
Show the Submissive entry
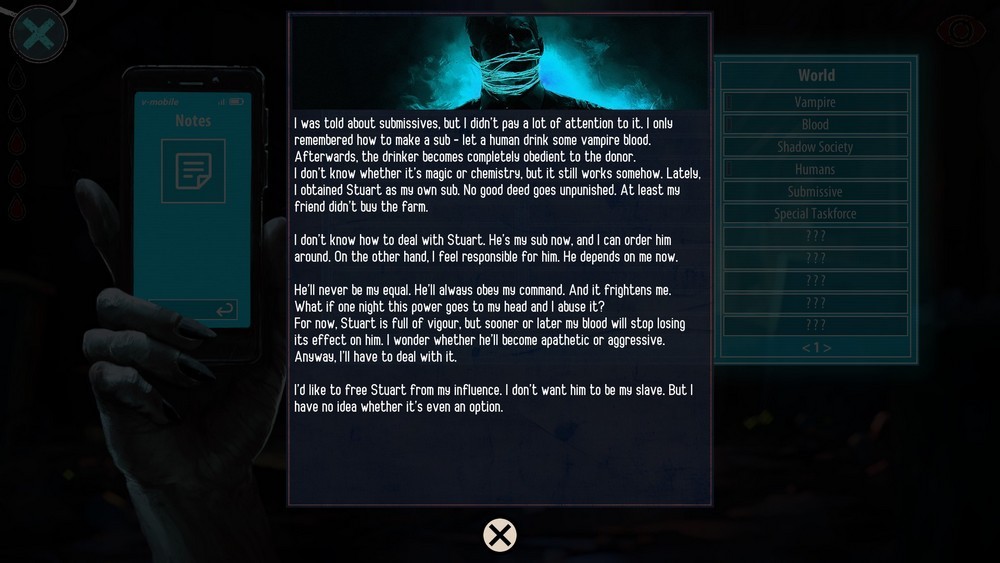click(x=815, y=192)
